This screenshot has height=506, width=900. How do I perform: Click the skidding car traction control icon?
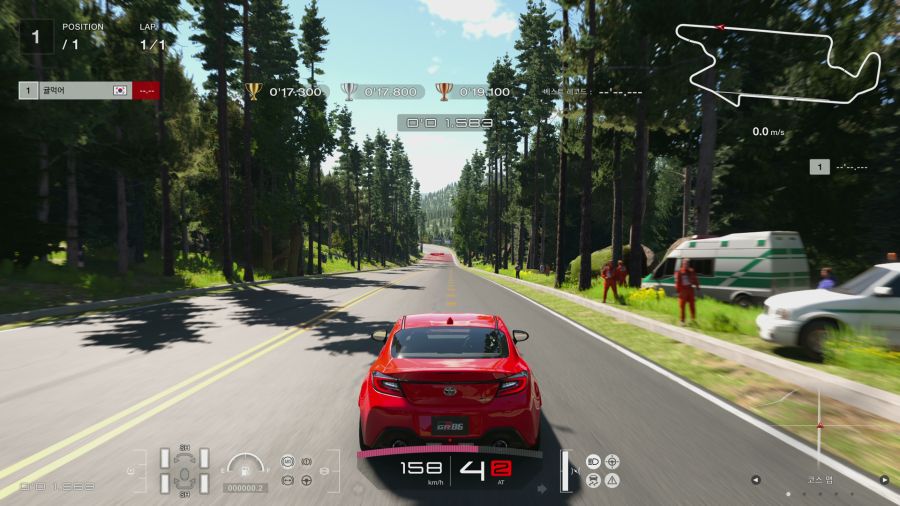pyautogui.click(x=593, y=480)
